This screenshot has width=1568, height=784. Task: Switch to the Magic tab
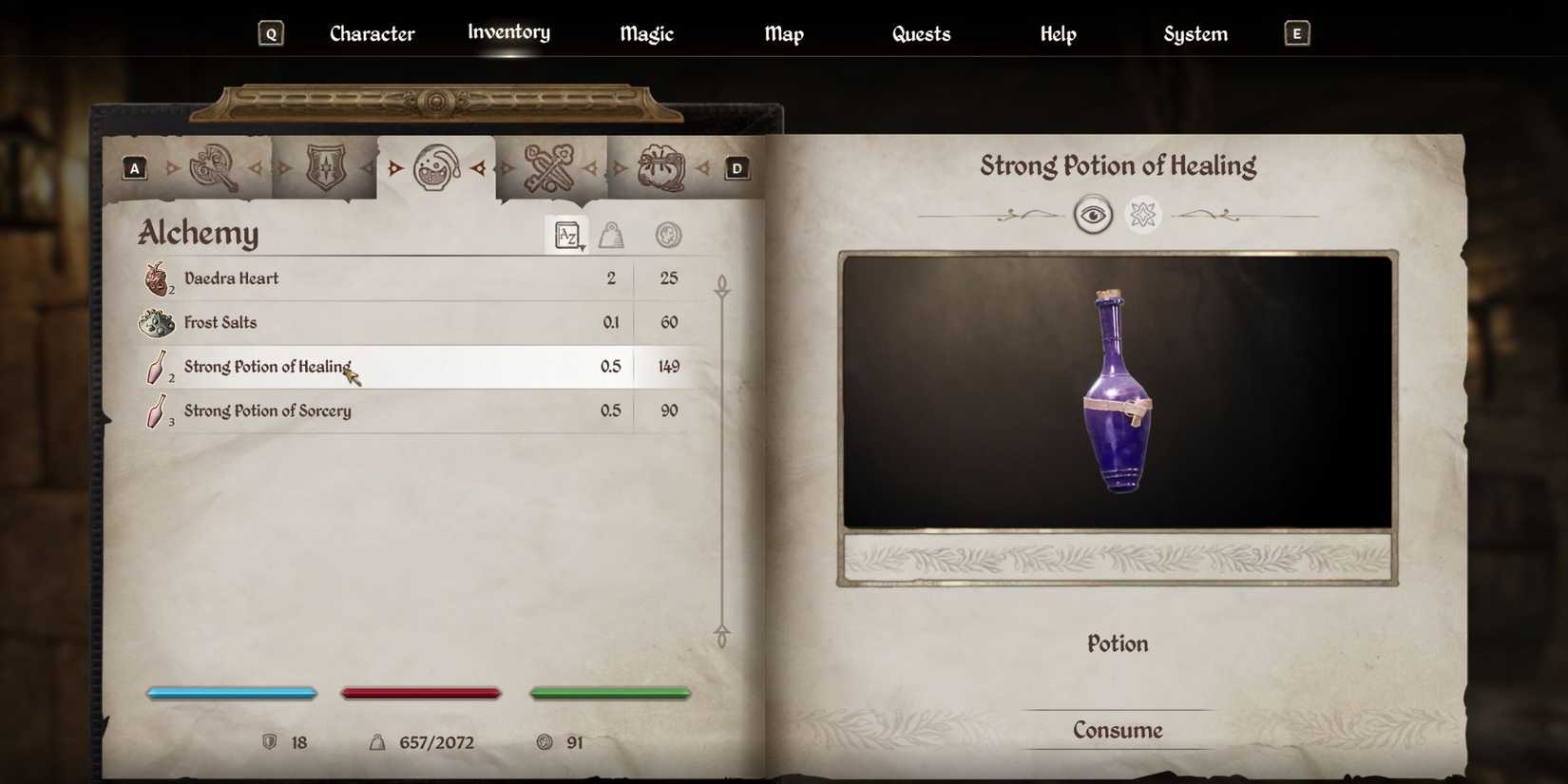pos(645,33)
